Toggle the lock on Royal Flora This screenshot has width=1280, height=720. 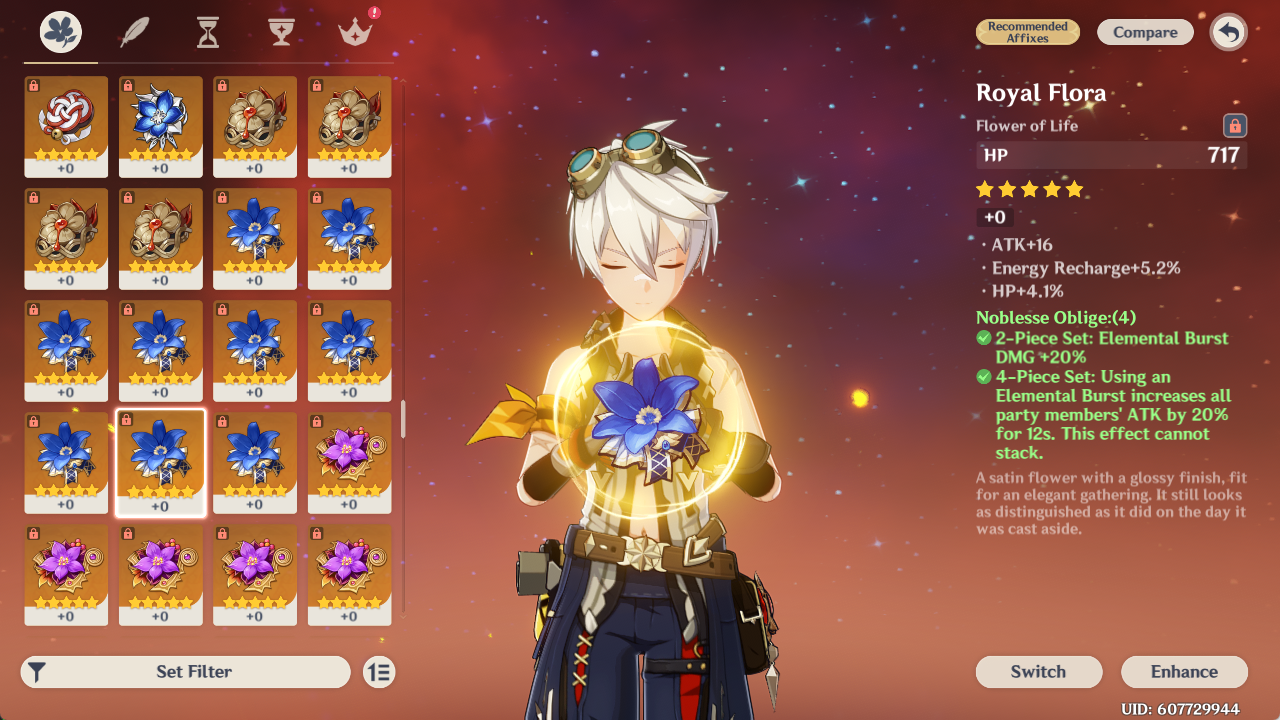click(x=1235, y=126)
